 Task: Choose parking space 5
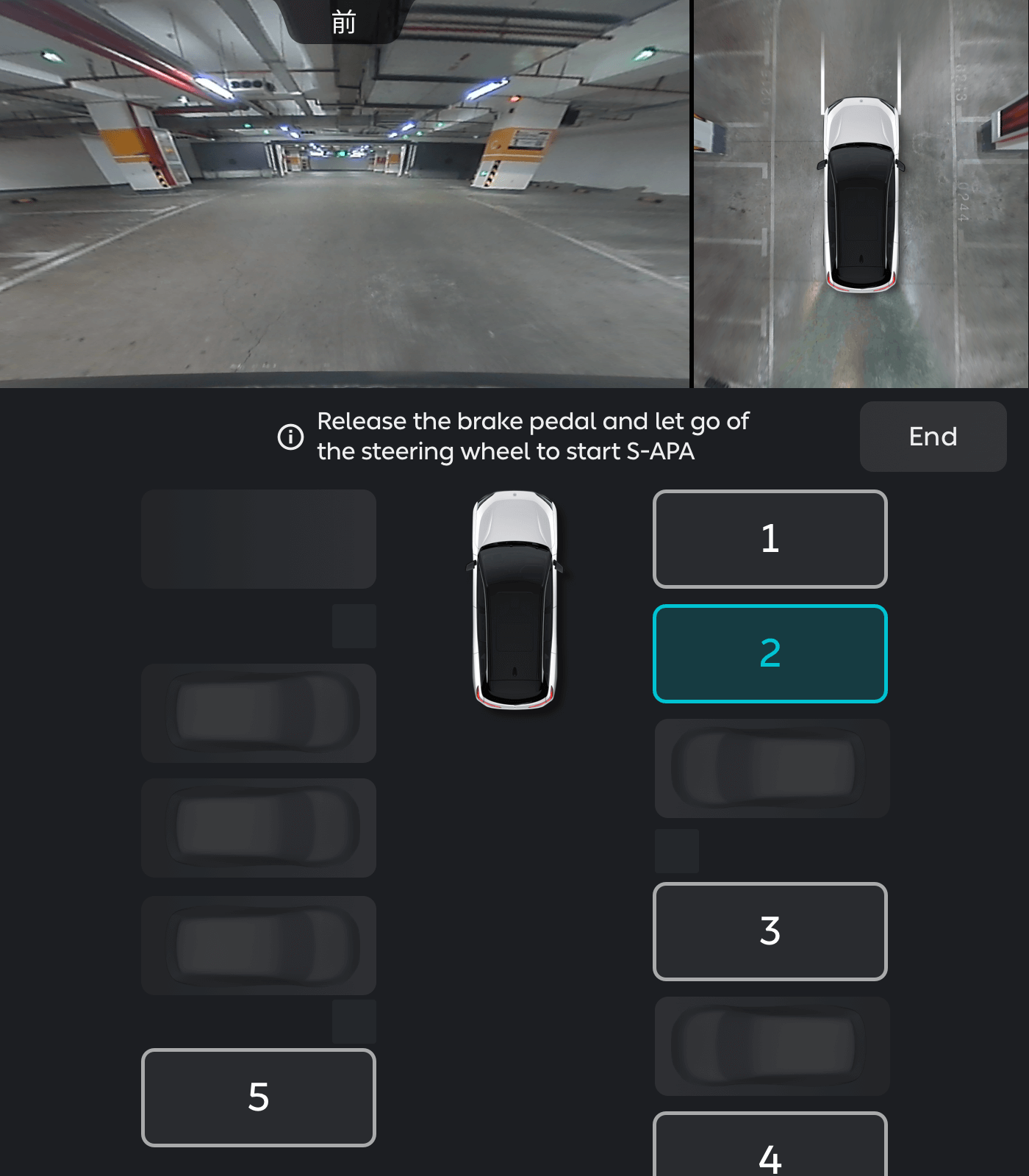point(258,1097)
